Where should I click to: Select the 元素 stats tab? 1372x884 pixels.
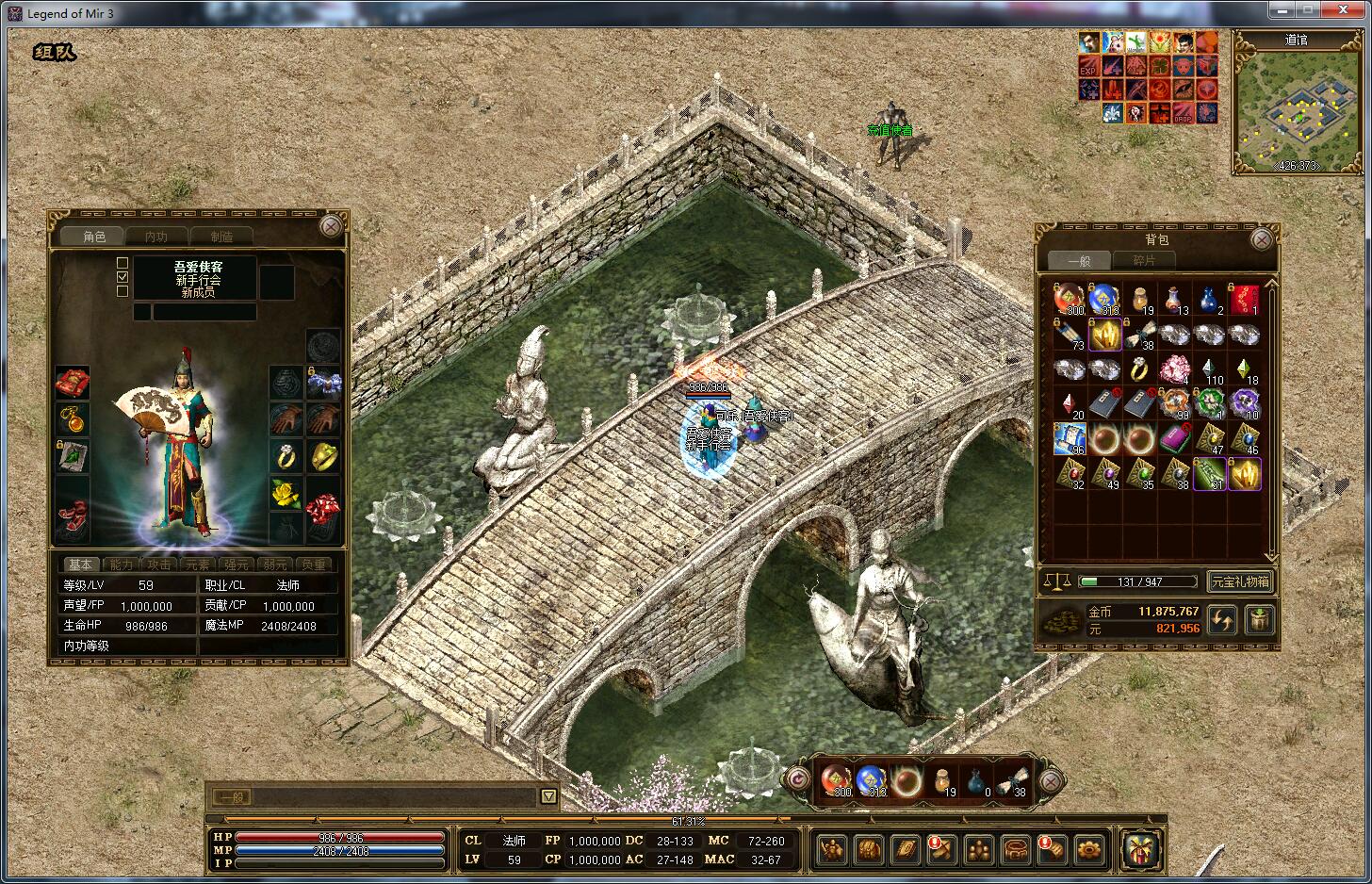tap(198, 565)
